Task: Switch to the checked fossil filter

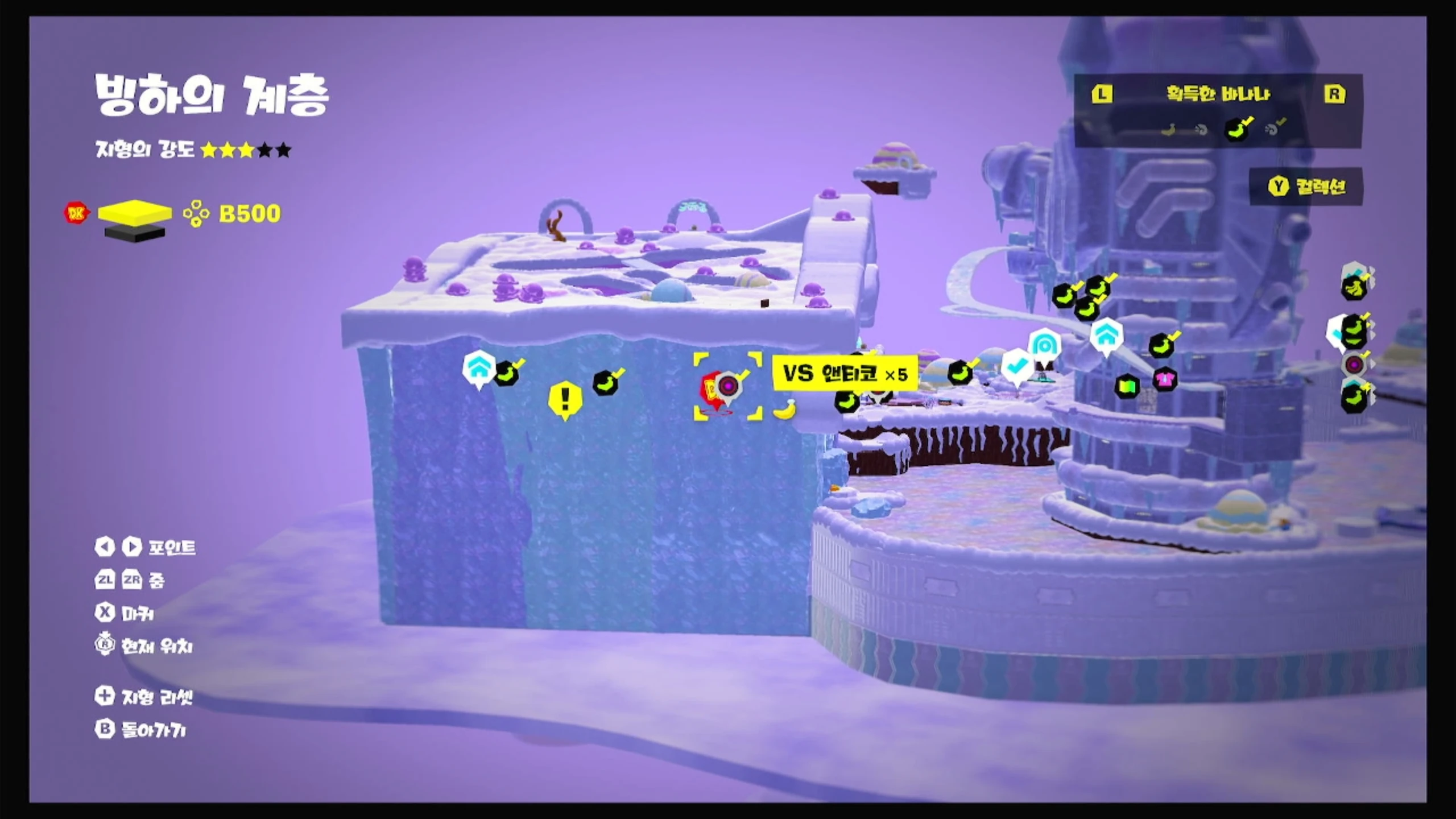Action: pyautogui.click(x=1274, y=129)
